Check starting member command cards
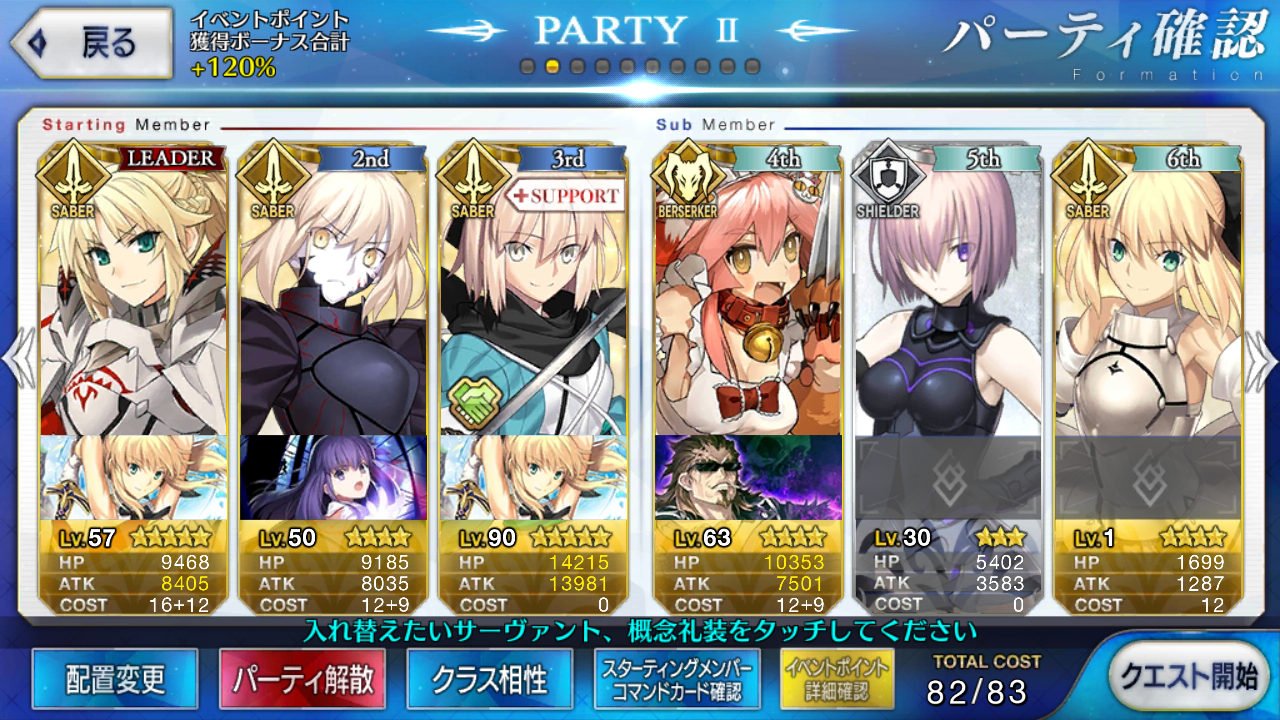1280x720 pixels. pyautogui.click(x=678, y=679)
